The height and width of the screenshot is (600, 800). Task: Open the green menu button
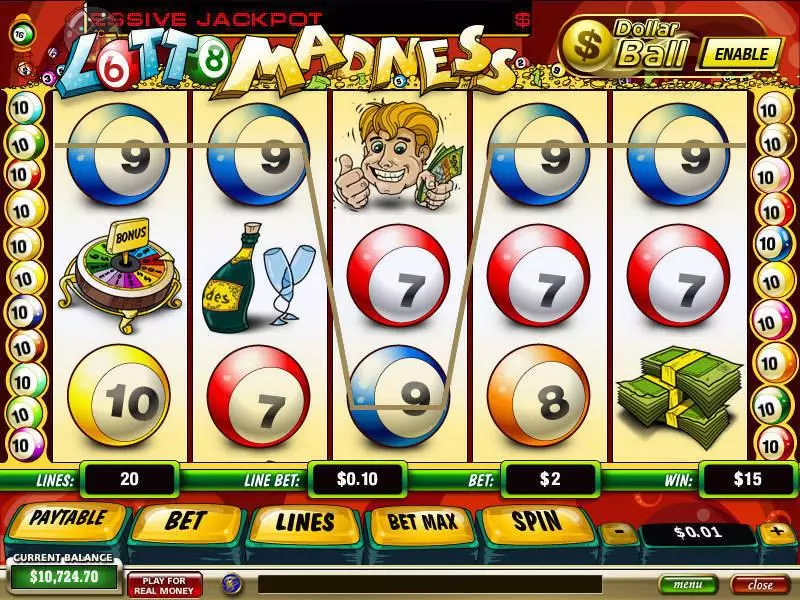[687, 584]
